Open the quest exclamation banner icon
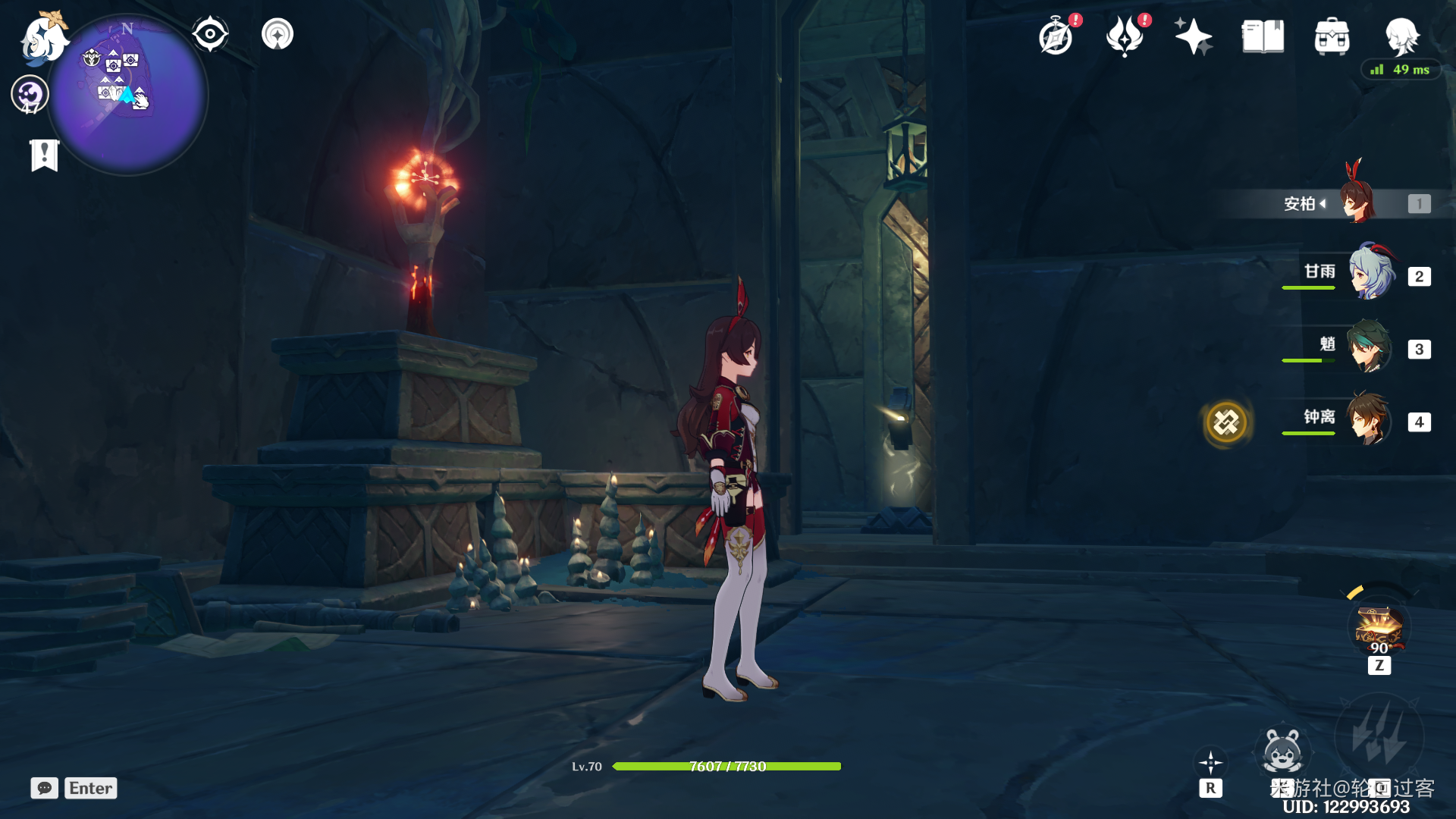 pyautogui.click(x=45, y=155)
